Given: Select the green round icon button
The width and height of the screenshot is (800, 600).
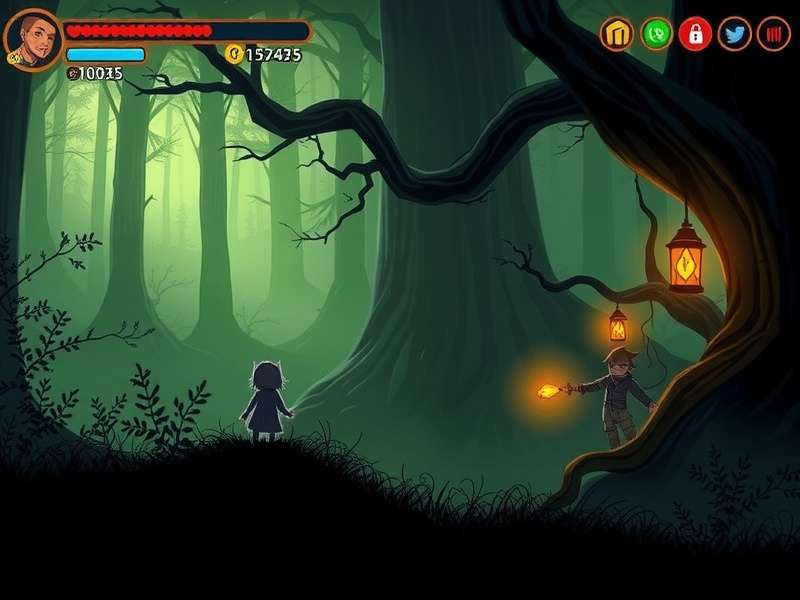Looking at the screenshot, I should pyautogui.click(x=656, y=34).
